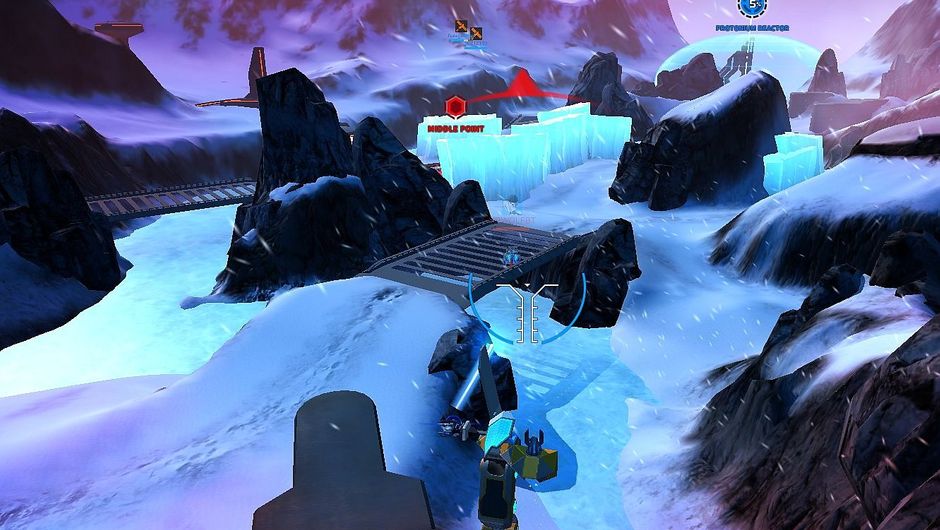Select the red Middle Point objective marker
Screen dimensions: 940x530
(455, 107)
